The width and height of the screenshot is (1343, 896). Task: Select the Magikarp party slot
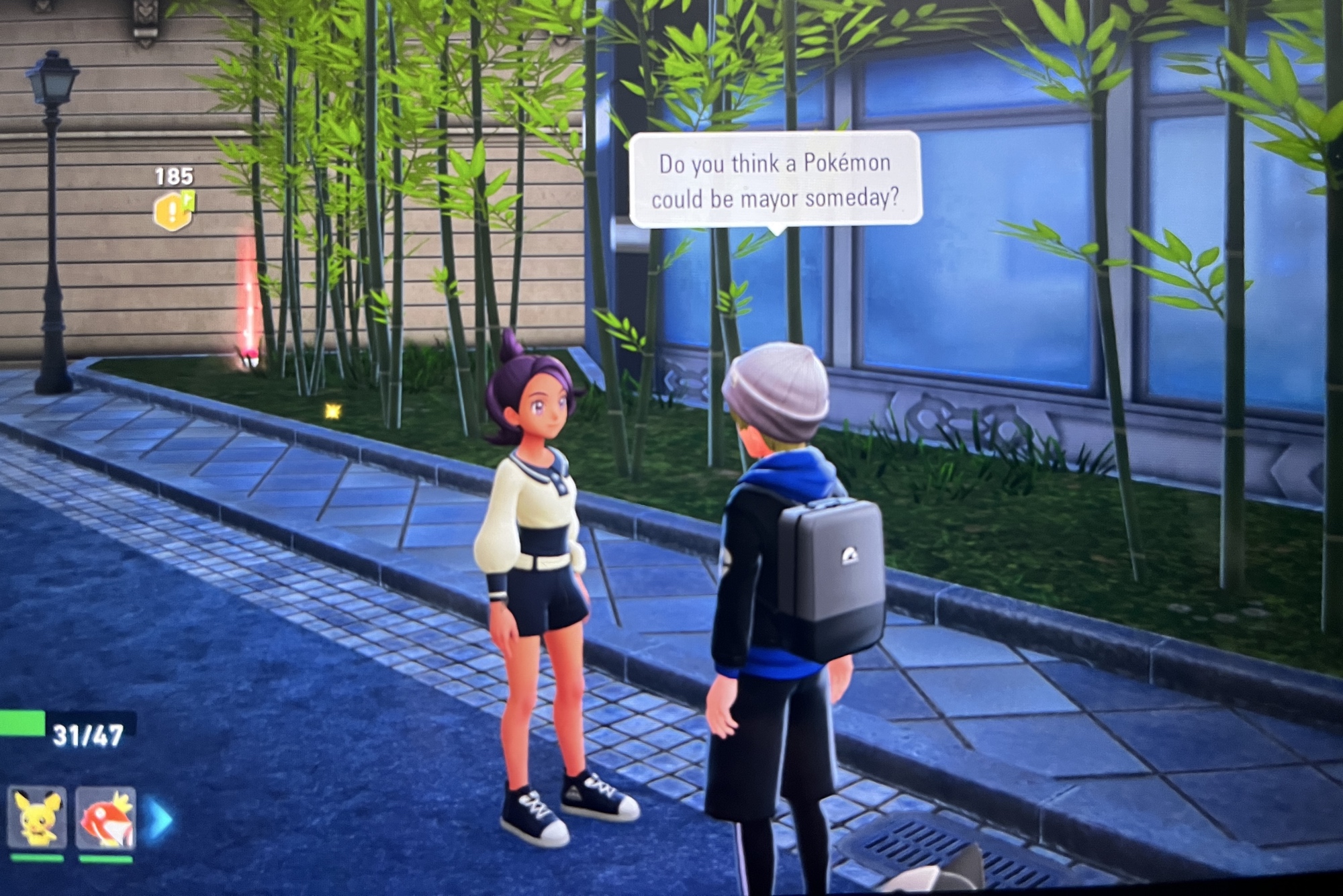pyautogui.click(x=106, y=817)
